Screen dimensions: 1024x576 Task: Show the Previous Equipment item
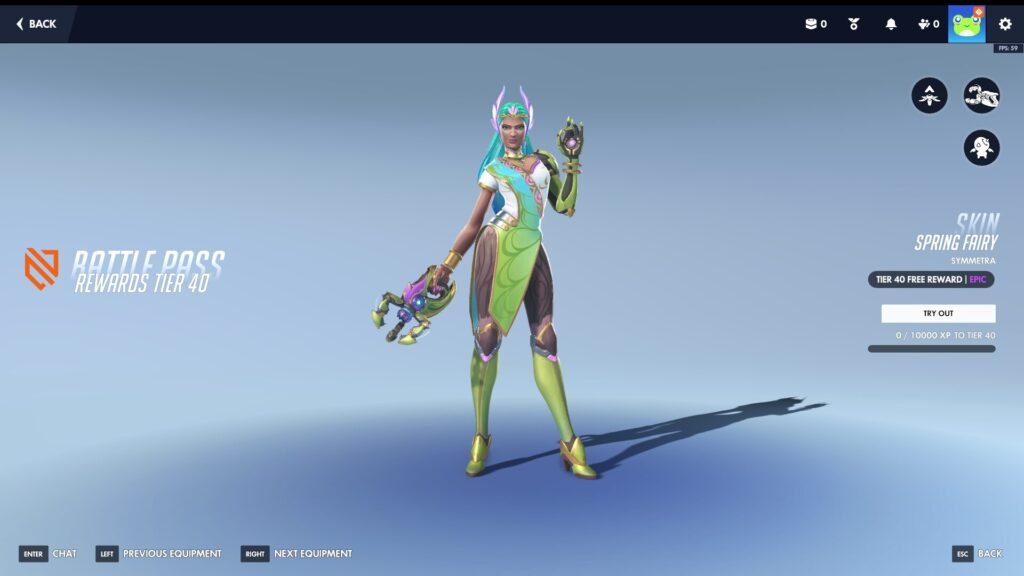(158, 553)
